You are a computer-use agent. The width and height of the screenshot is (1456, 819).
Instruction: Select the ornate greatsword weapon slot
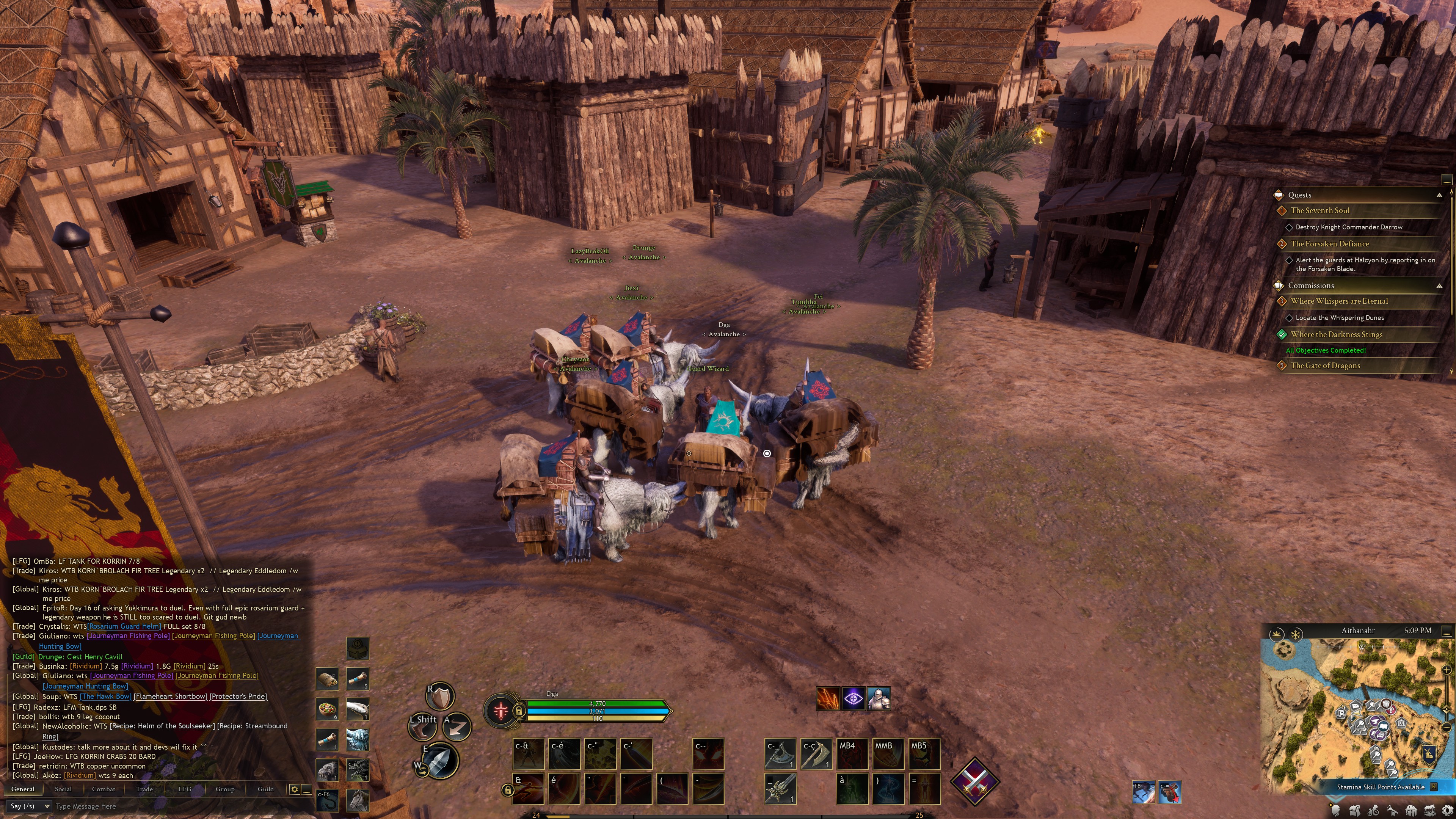[780, 788]
